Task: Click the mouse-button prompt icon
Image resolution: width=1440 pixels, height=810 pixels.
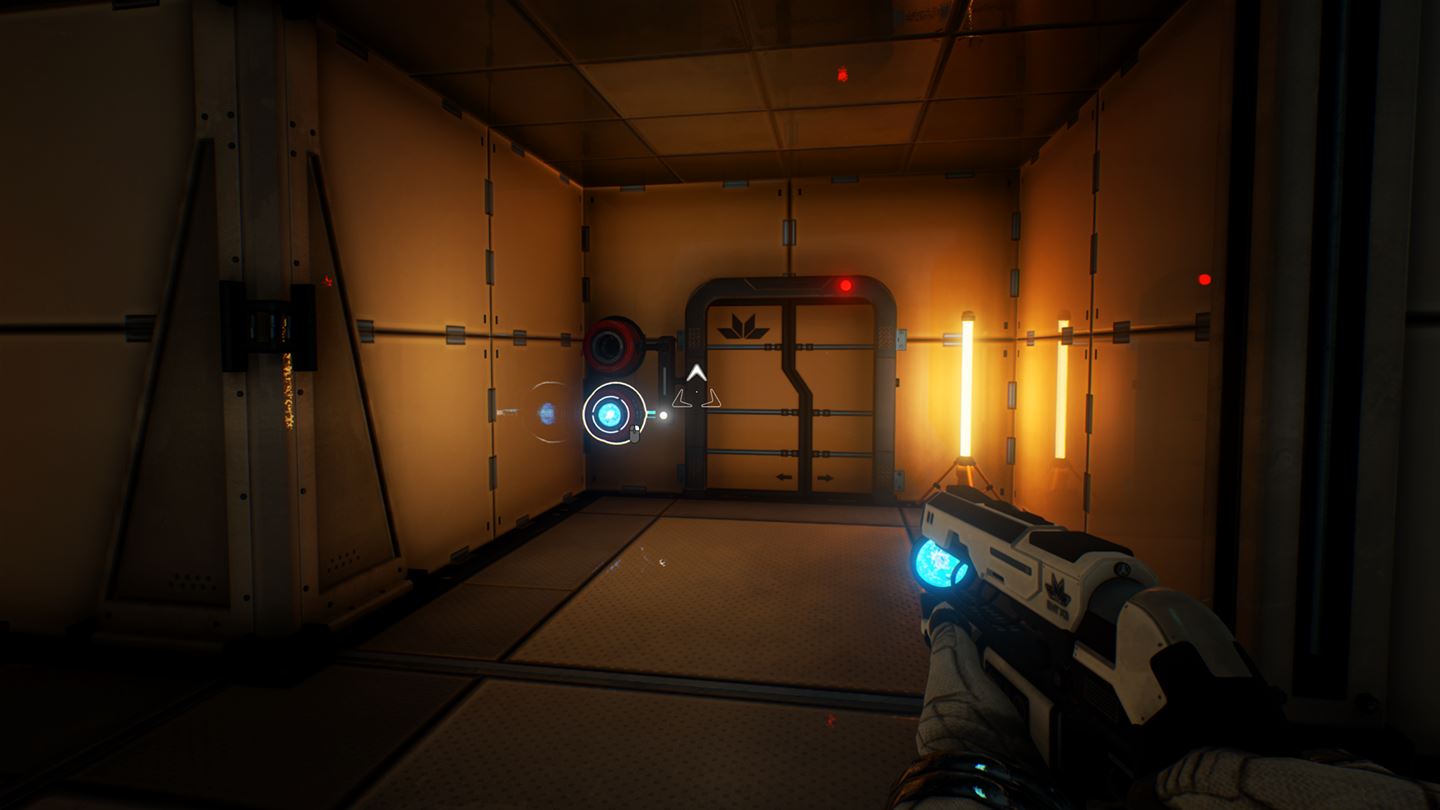Action: coord(634,432)
